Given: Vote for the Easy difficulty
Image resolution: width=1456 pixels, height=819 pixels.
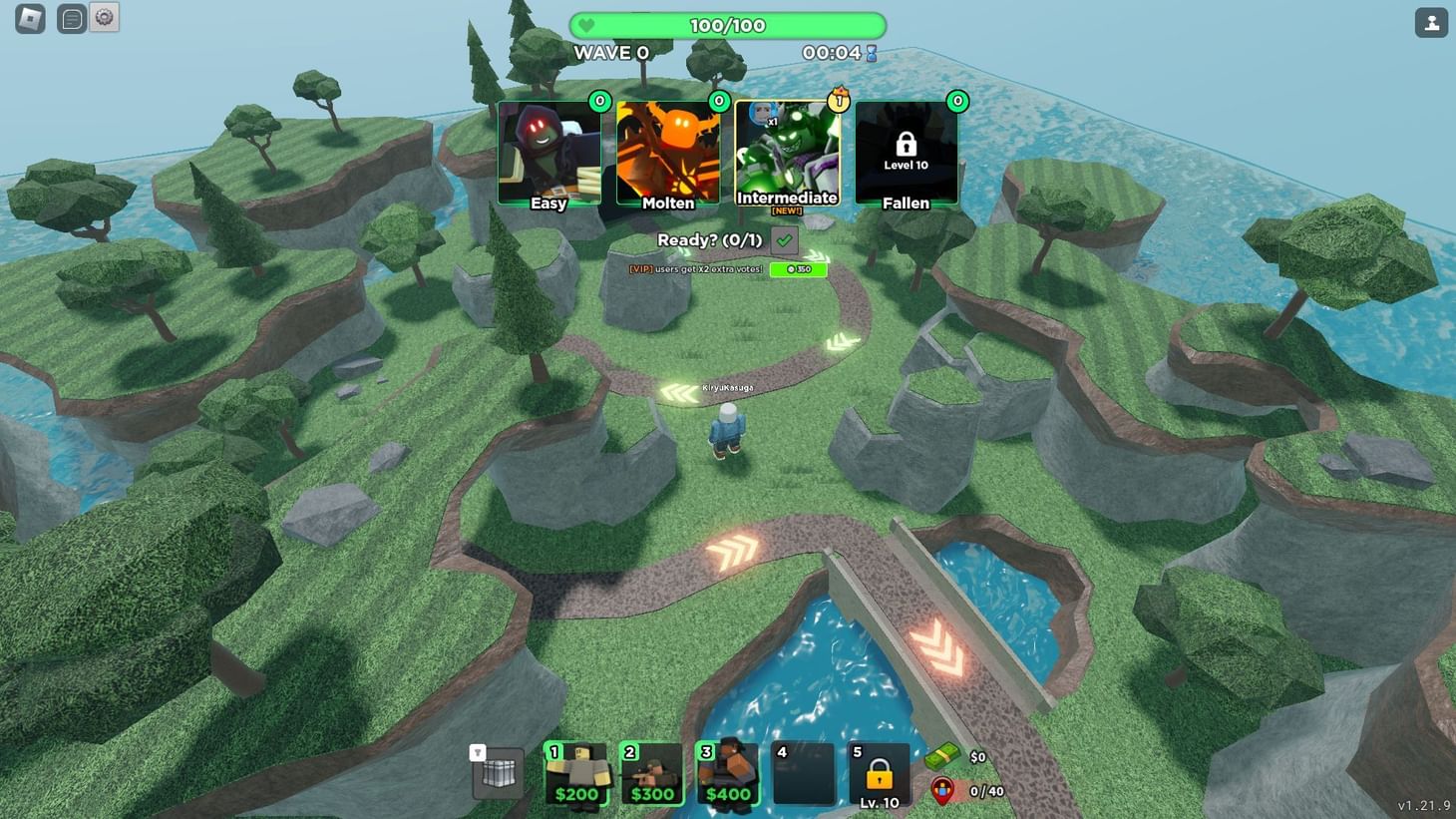Looking at the screenshot, I should (549, 152).
